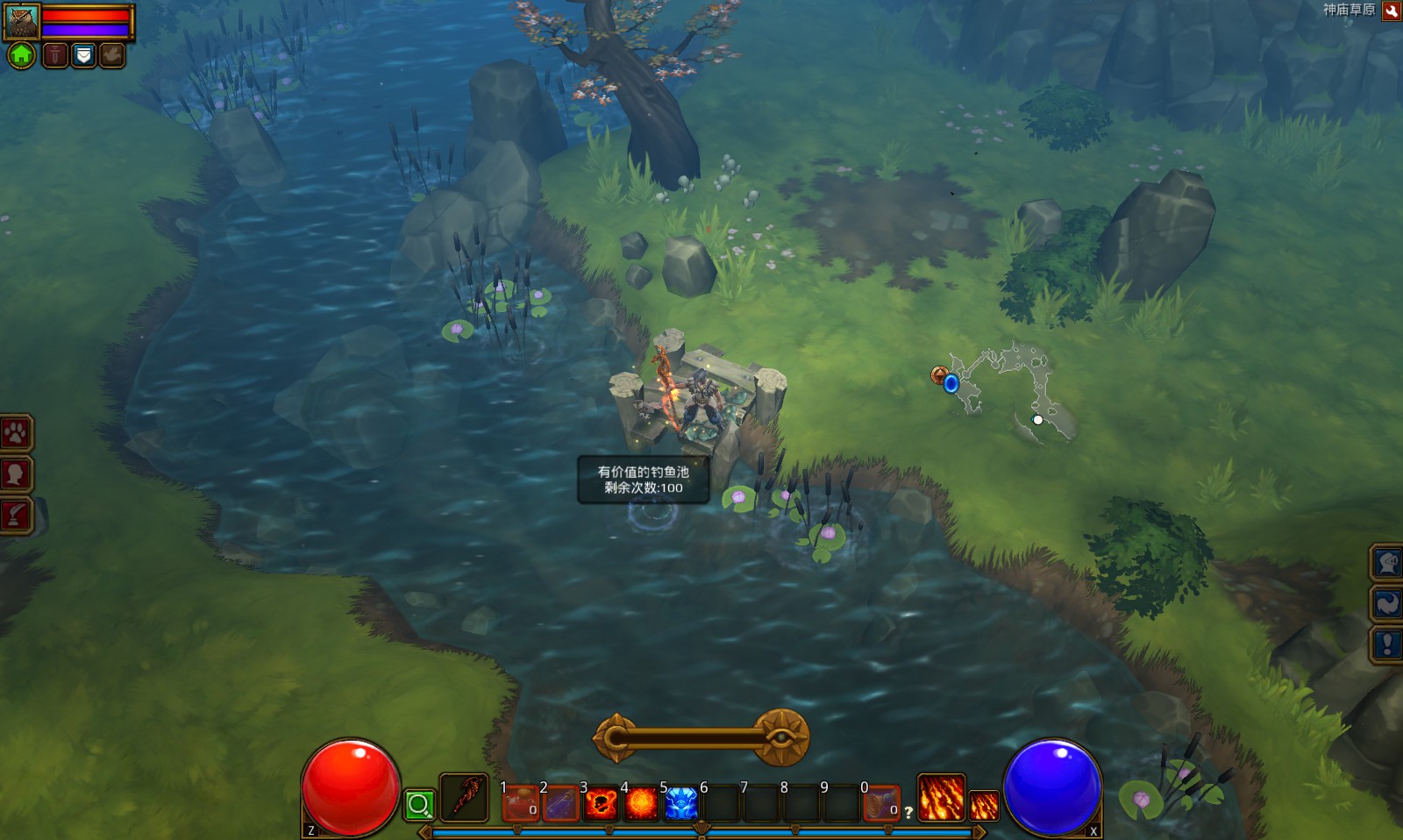
Task: Select the red sword pet stance icon
Action: pyautogui.click(x=54, y=56)
